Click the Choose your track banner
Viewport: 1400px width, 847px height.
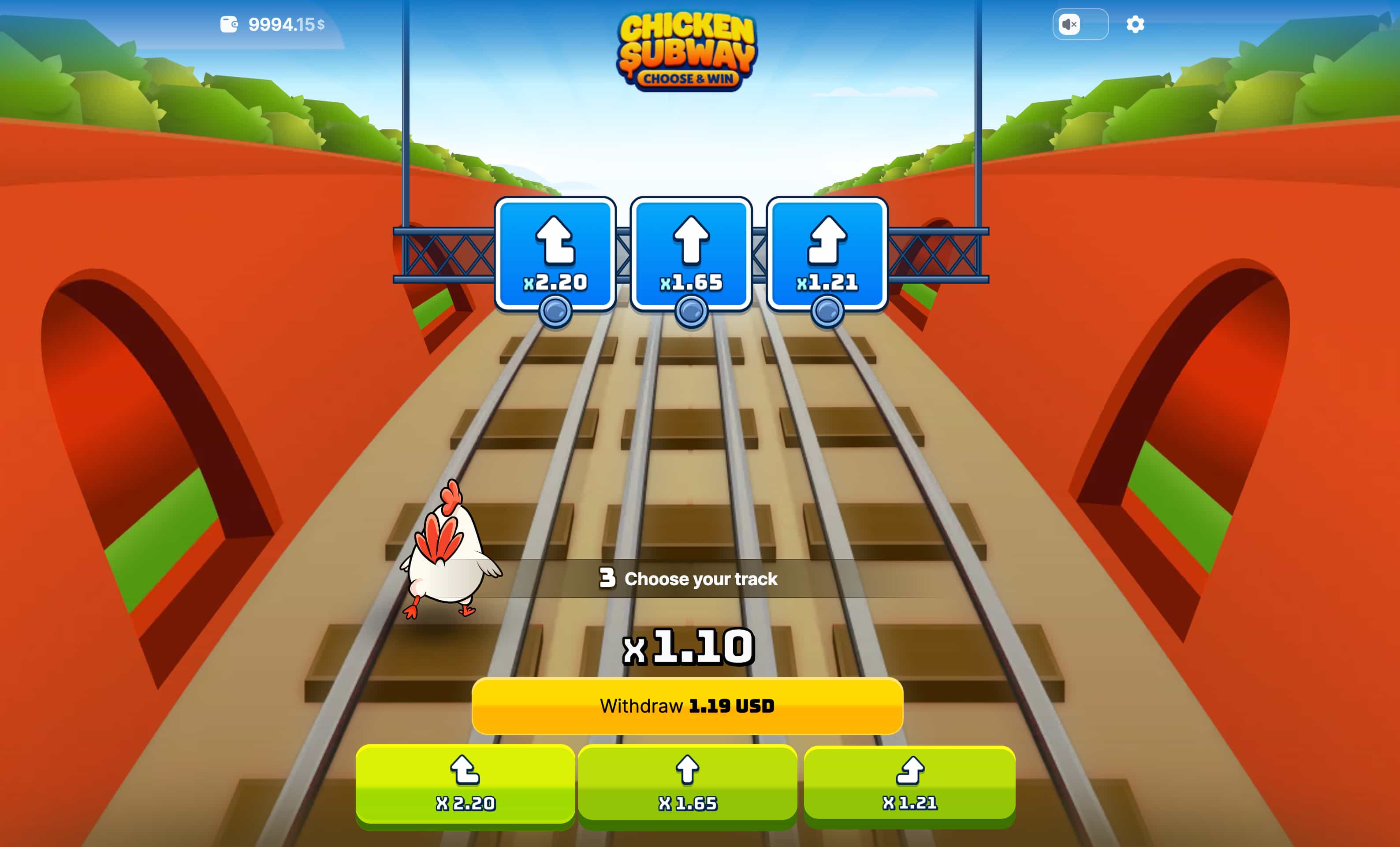tap(689, 580)
